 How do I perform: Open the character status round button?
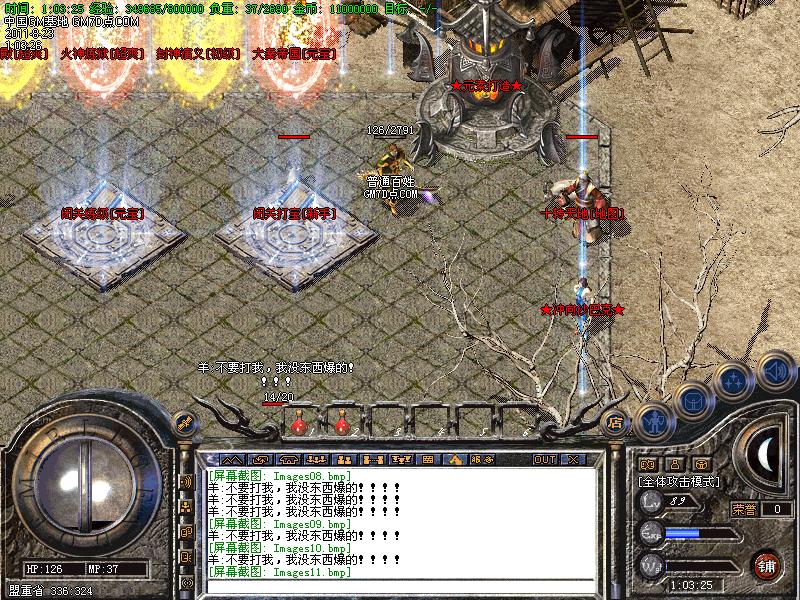click(x=653, y=422)
